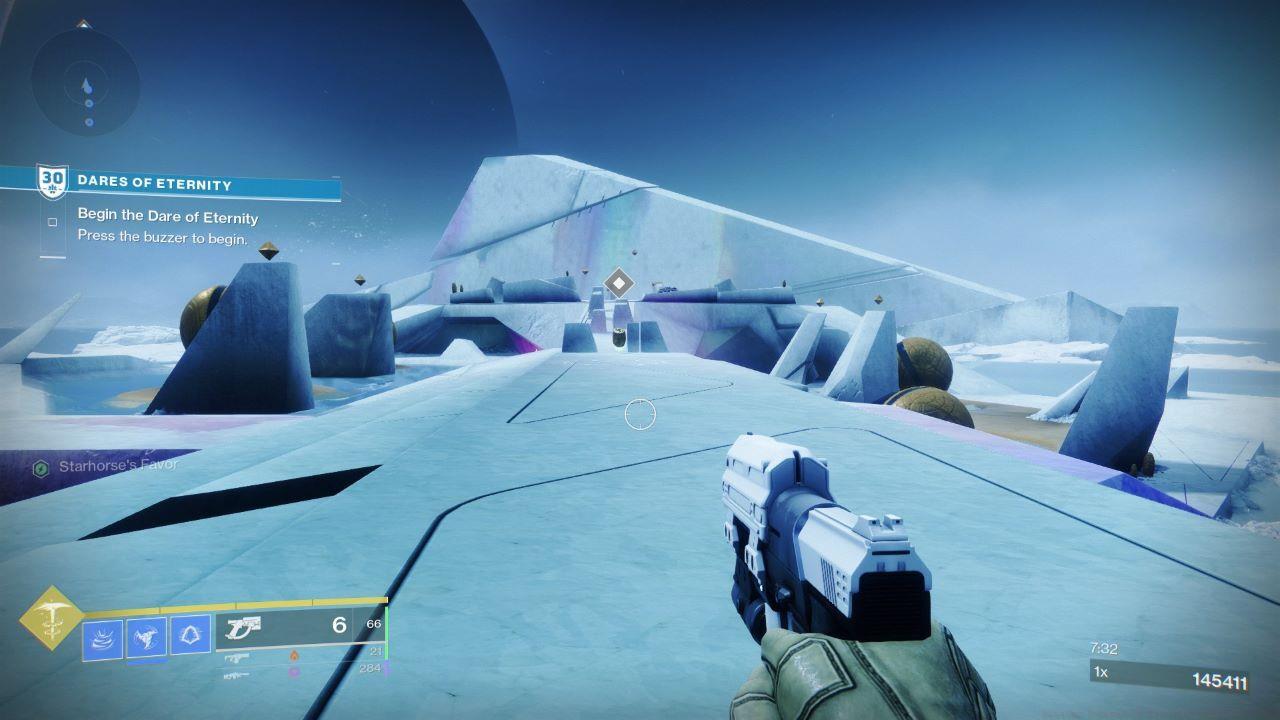Click the diamond waypoint marker over the buzzer

pos(620,283)
